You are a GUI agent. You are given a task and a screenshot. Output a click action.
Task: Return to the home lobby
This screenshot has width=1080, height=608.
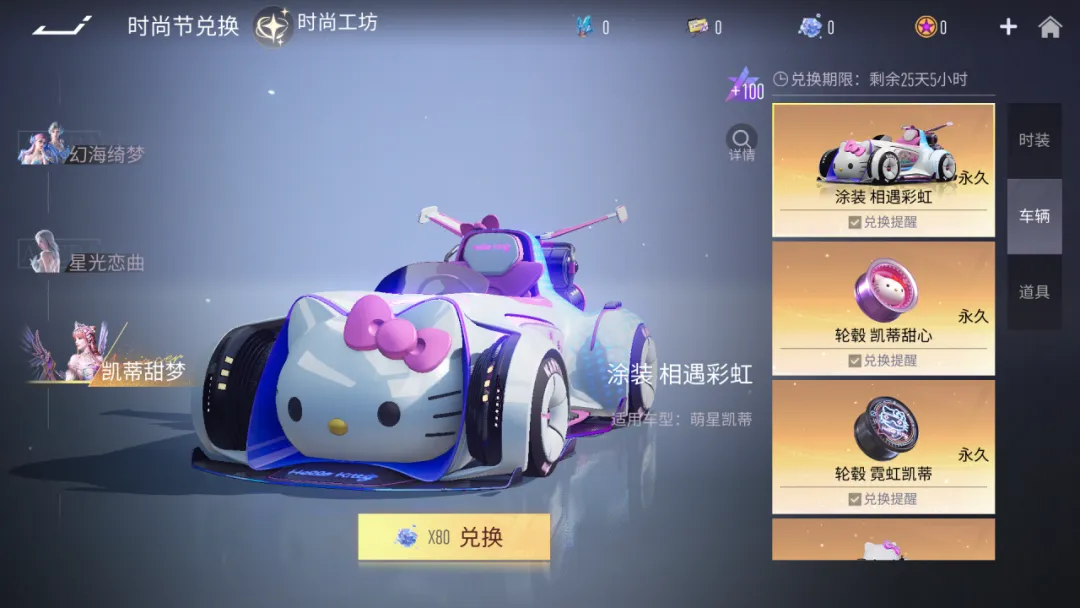pyautogui.click(x=1050, y=27)
